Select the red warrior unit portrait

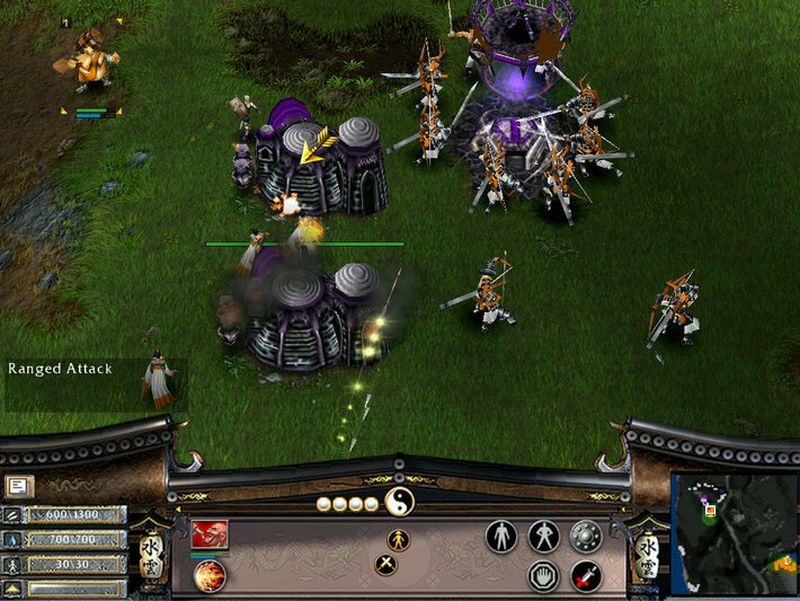click(x=210, y=534)
